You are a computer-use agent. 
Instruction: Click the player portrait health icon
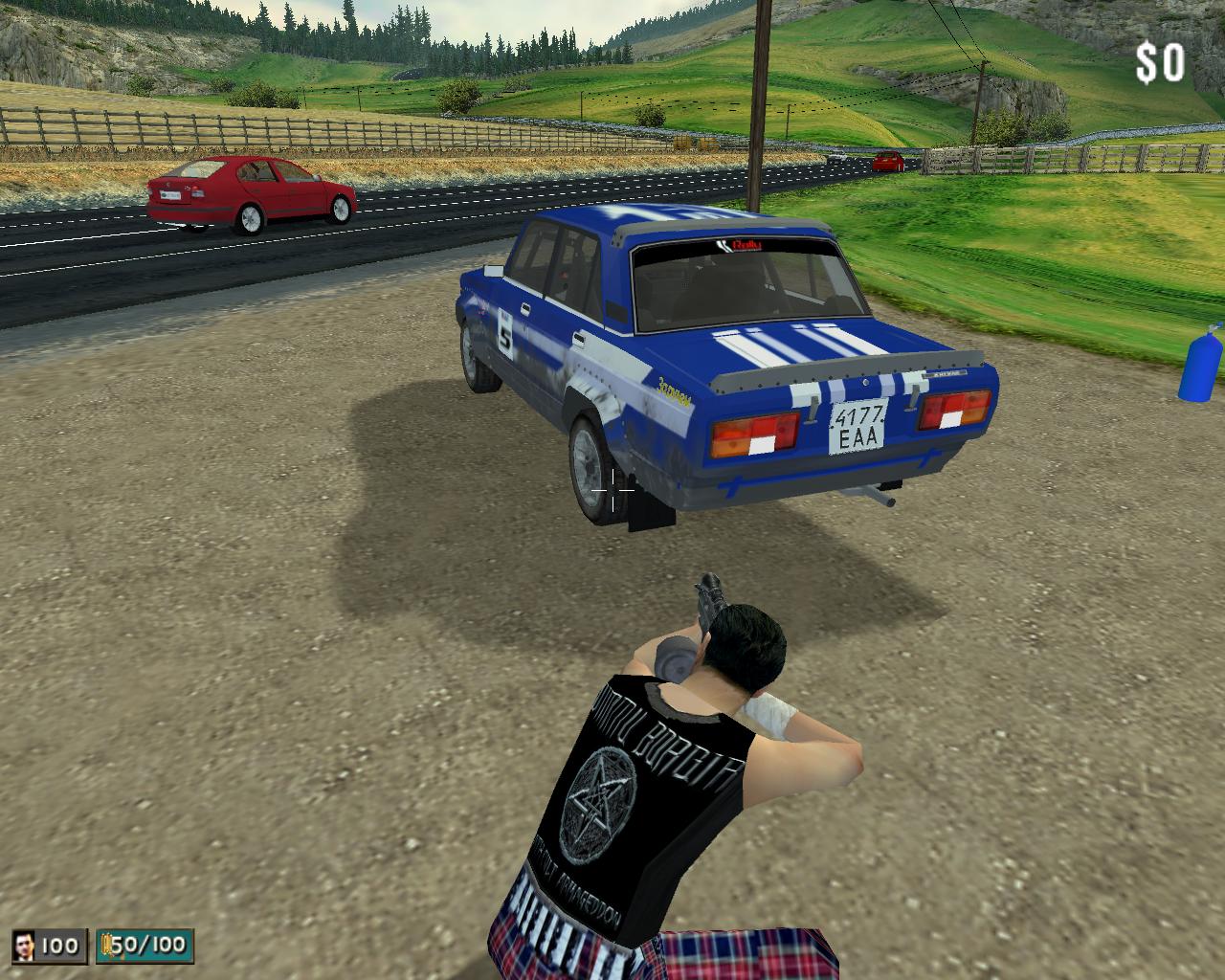click(26, 947)
